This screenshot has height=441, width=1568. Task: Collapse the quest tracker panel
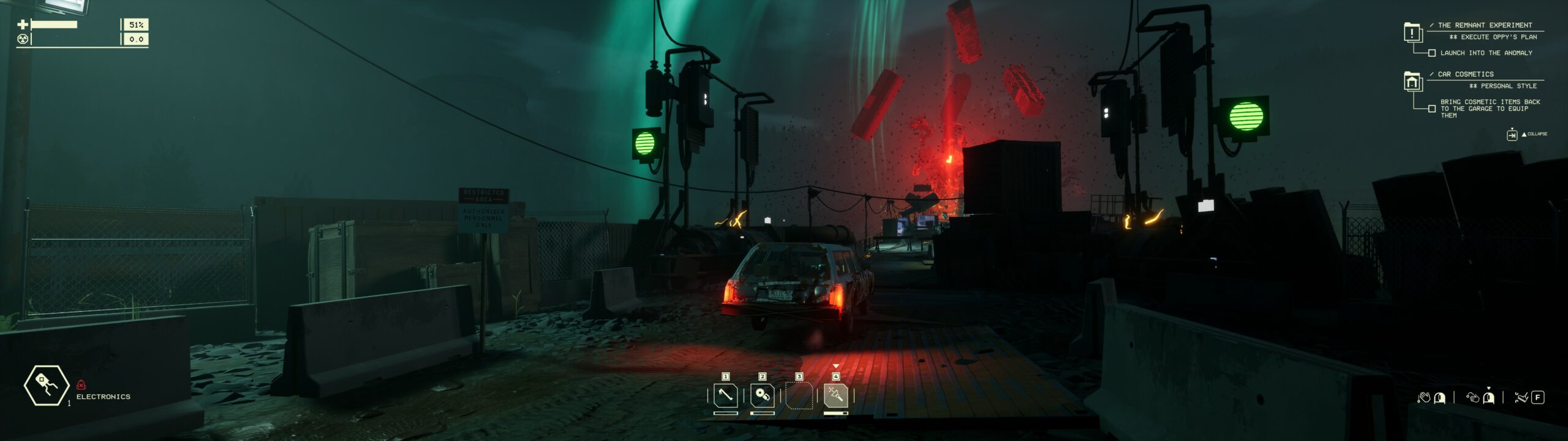(x=1512, y=134)
